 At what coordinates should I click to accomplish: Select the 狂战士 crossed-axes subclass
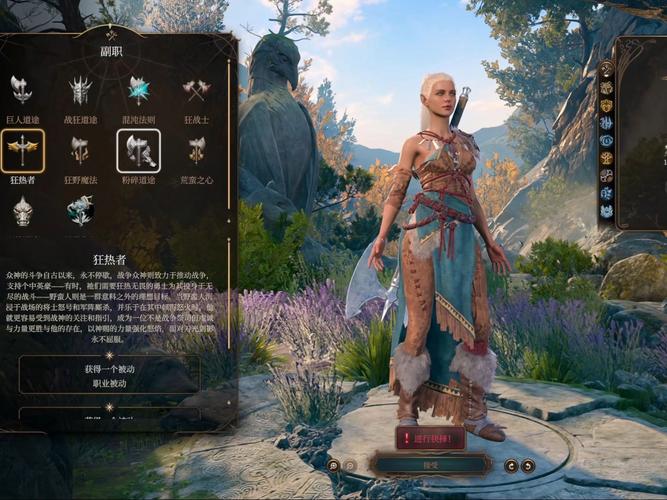(196, 92)
